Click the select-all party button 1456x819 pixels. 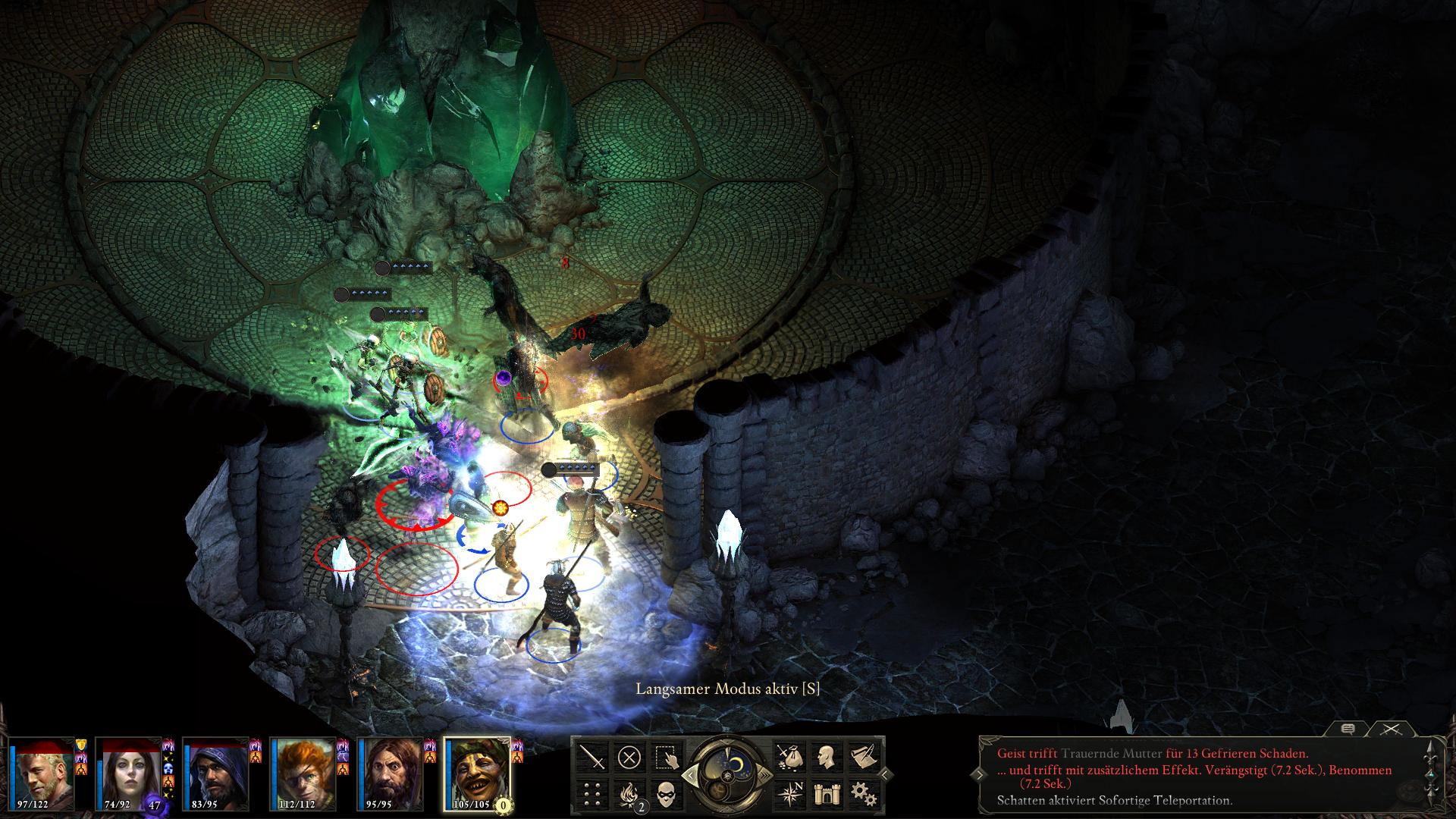pyautogui.click(x=665, y=757)
